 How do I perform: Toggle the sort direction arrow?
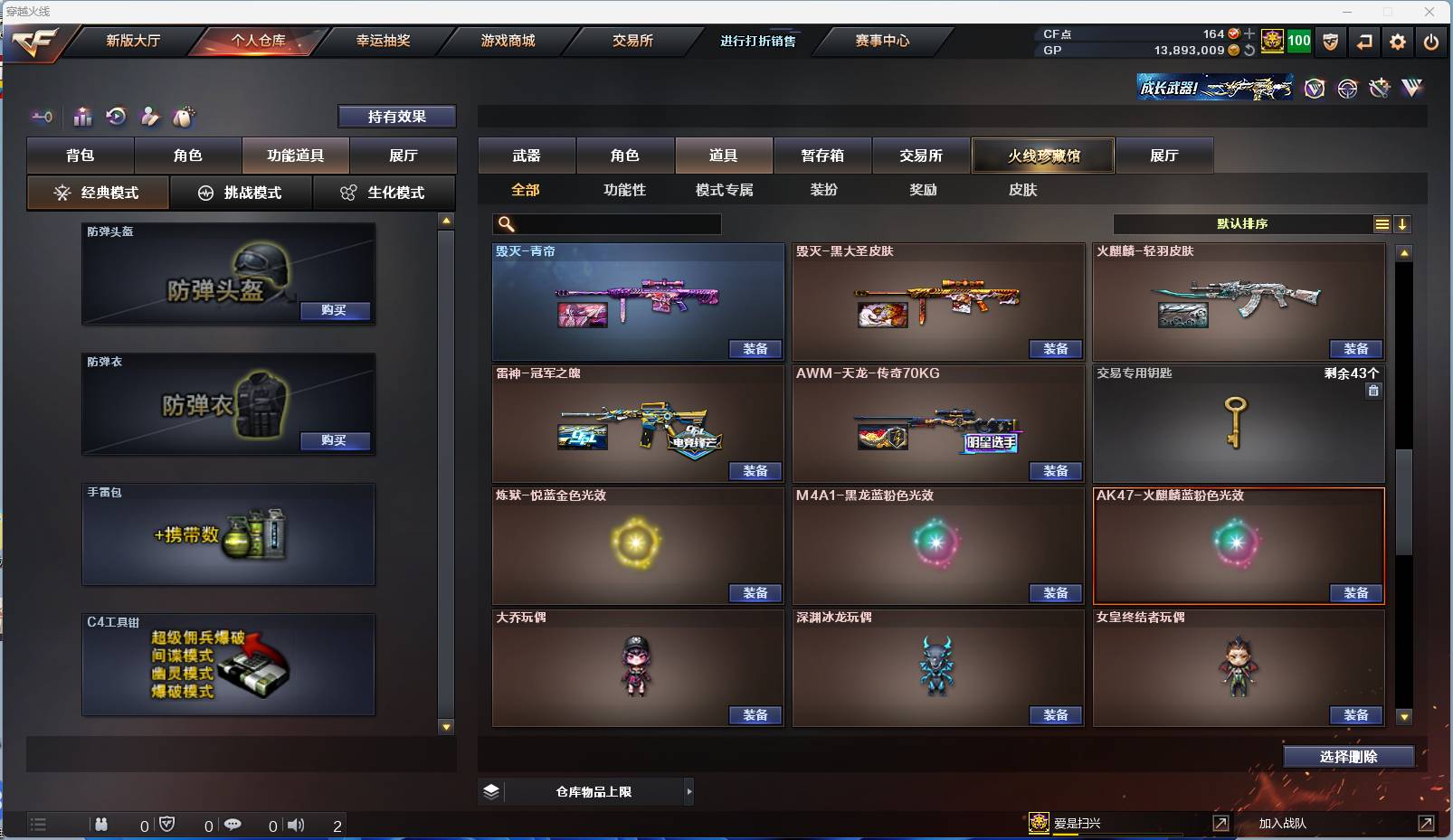(1403, 223)
